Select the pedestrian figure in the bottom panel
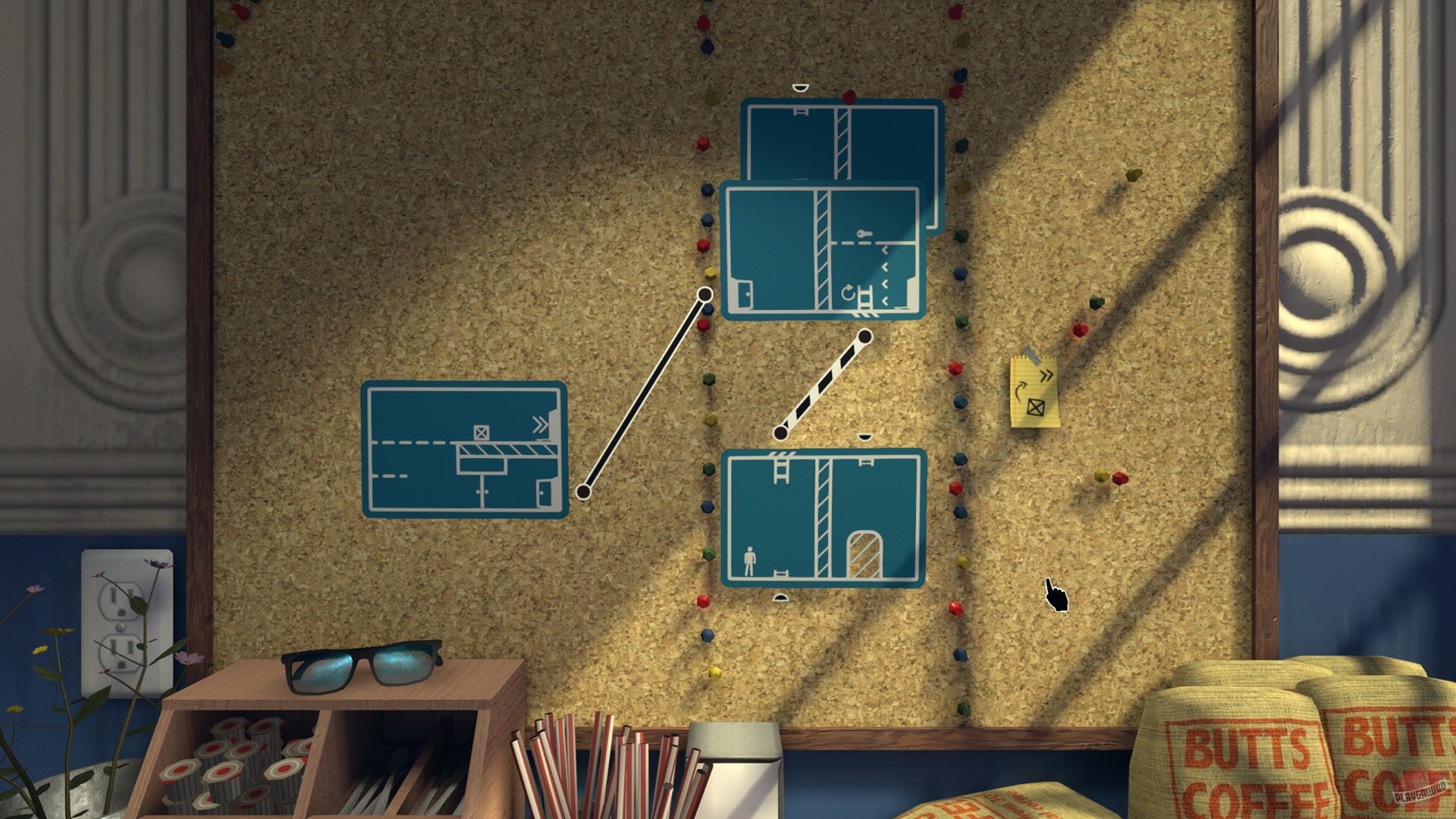 click(x=750, y=562)
